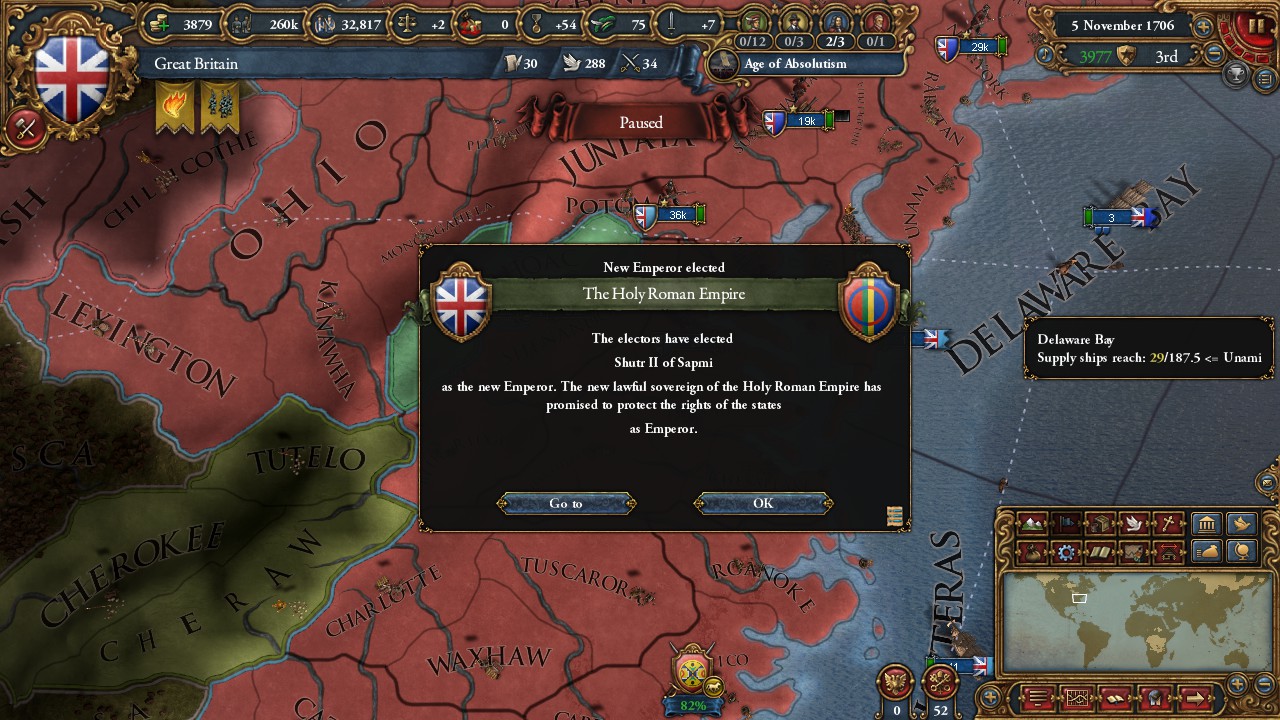Click the 82% colonization progress bar
This screenshot has height=720, width=1280.
point(690,706)
